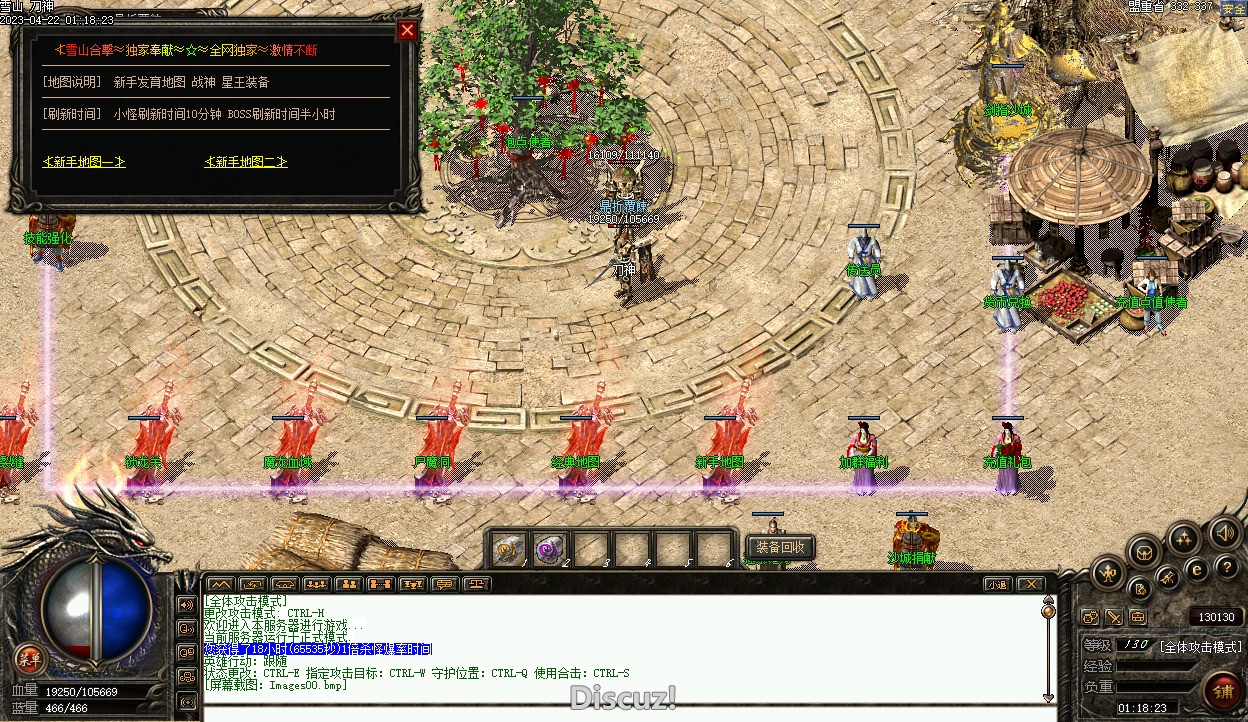This screenshot has width=1248, height=722.
Task: Open the bag with the chest icon
Action: coord(1145,551)
